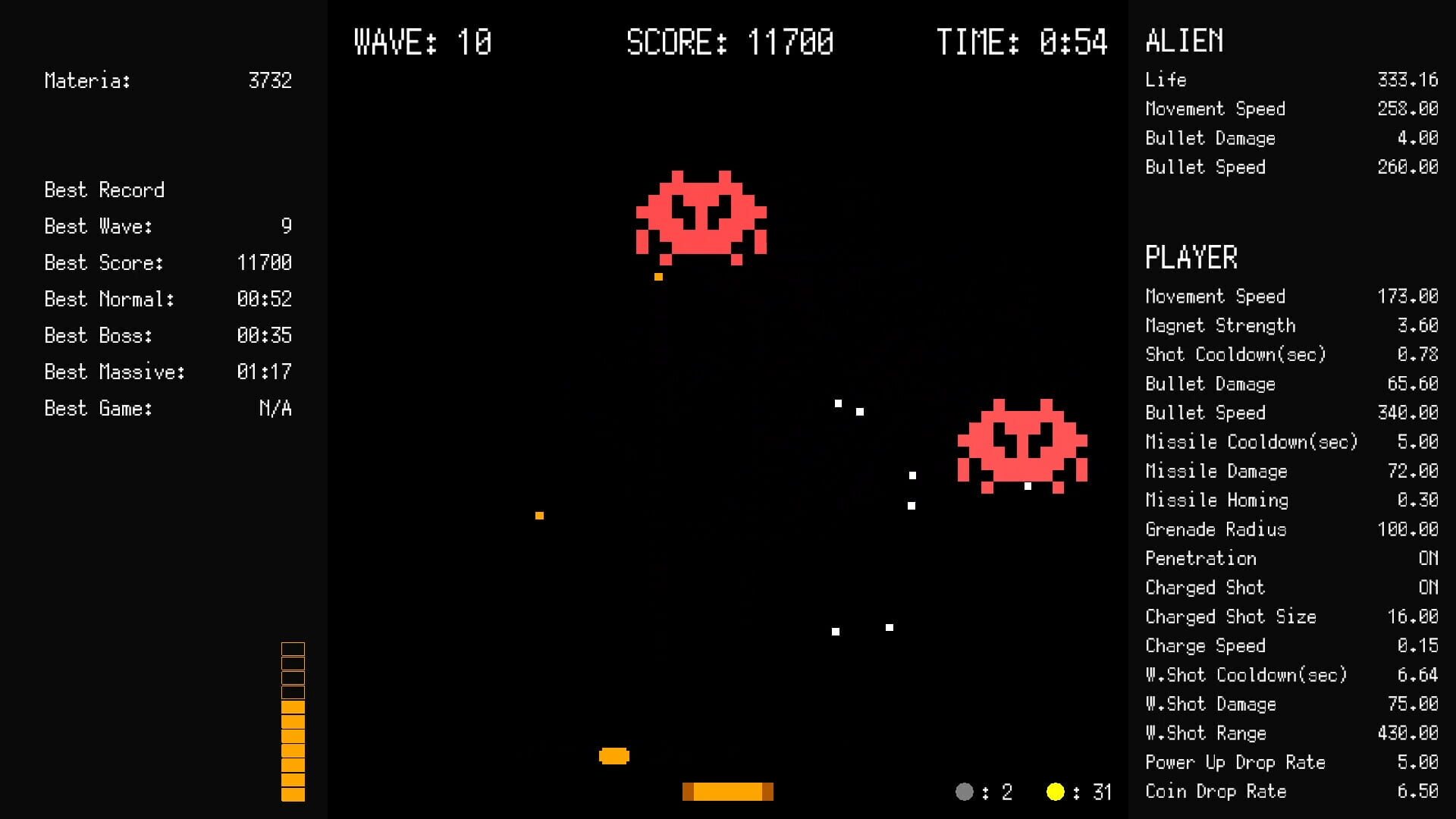1456x819 pixels.
Task: Open the WAVE: 10 header label
Action: tap(422, 42)
